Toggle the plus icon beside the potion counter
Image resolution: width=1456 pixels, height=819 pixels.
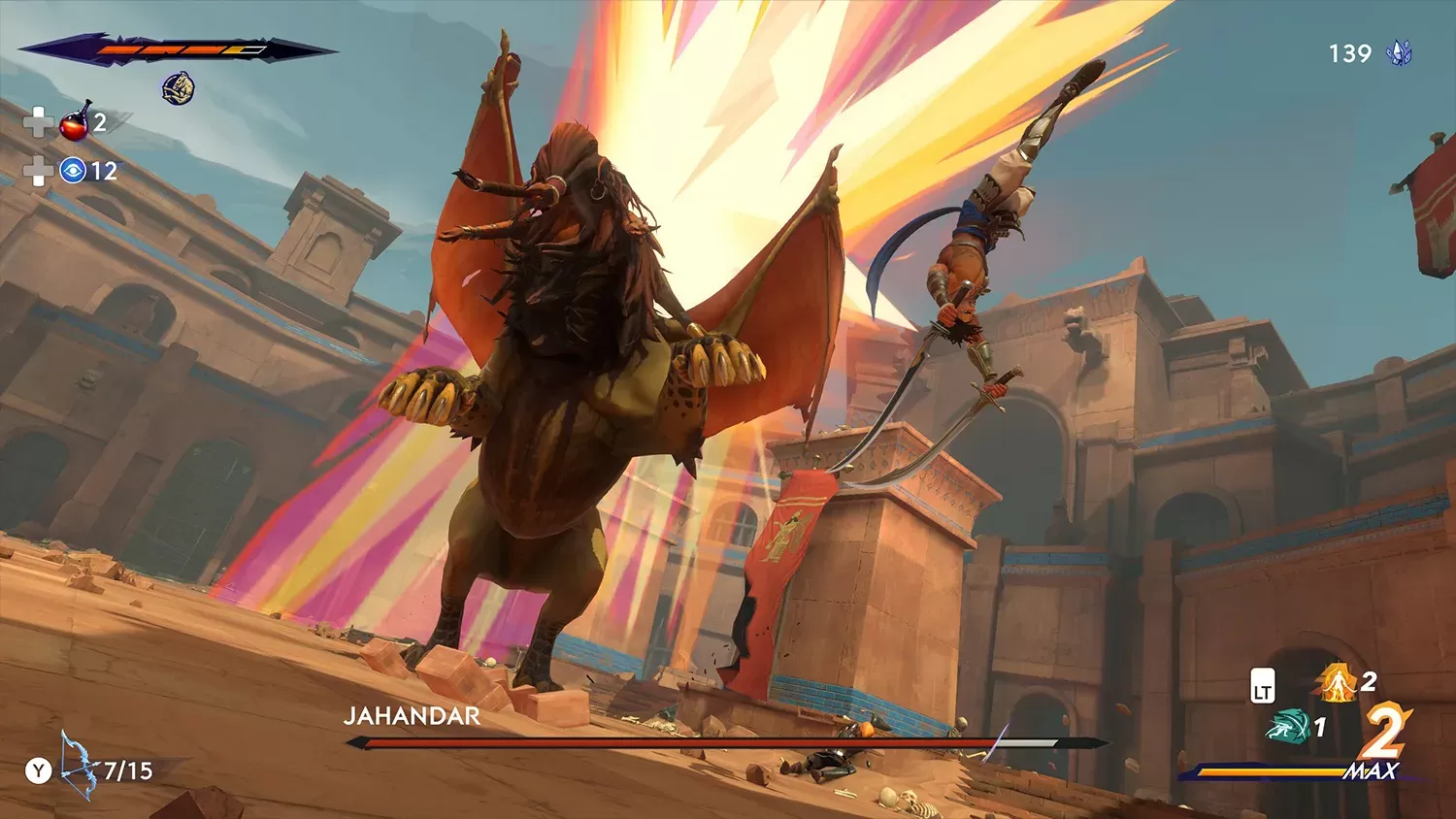click(38, 123)
